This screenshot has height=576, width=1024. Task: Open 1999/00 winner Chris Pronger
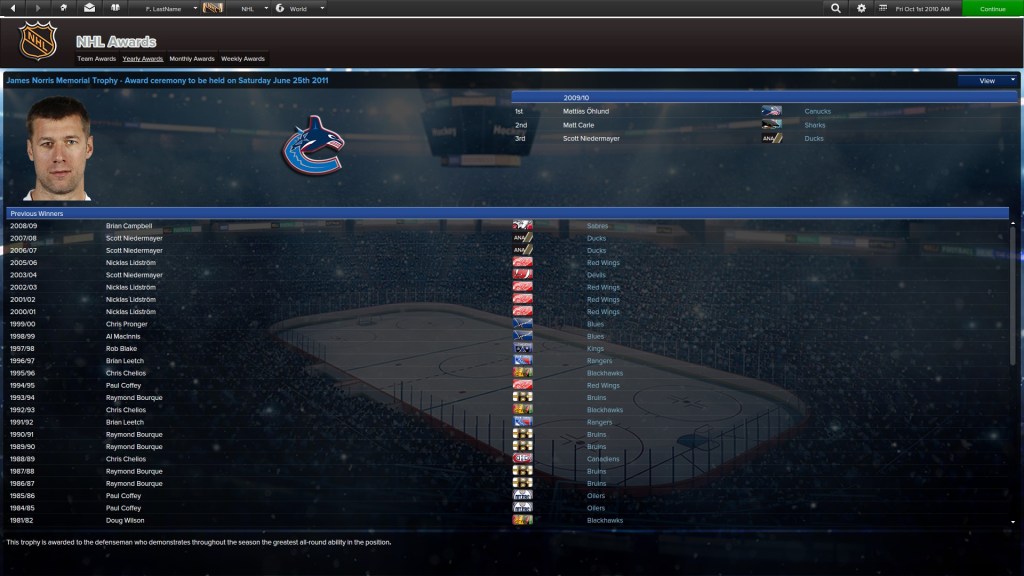pyautogui.click(x=127, y=324)
